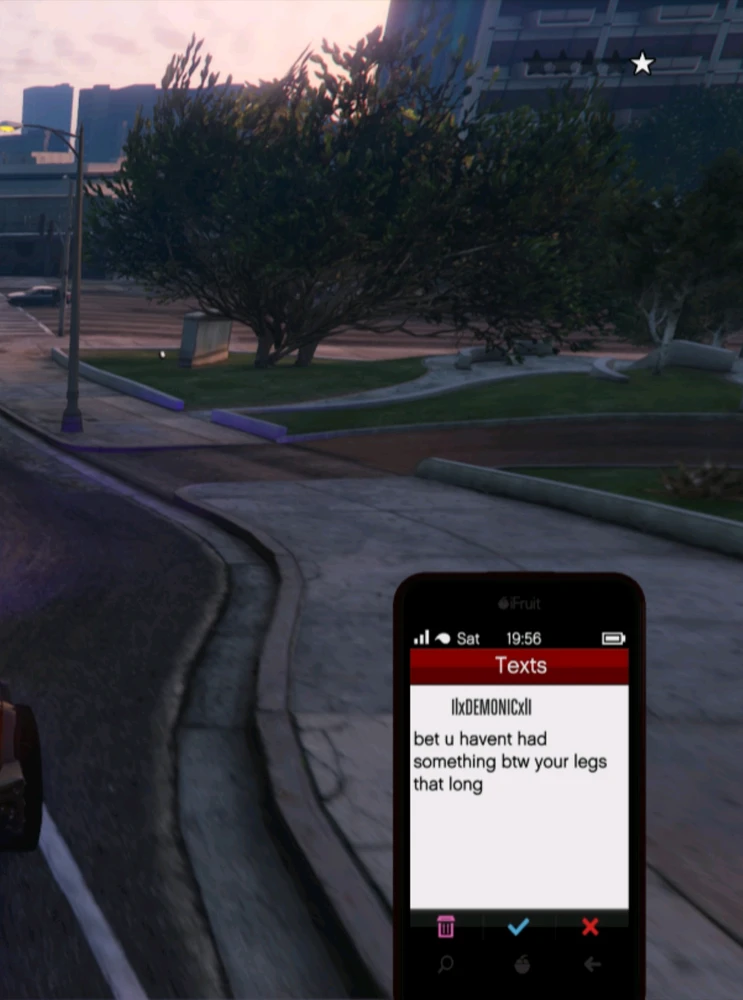This screenshot has width=743, height=1000.
Task: Delete the text with the pink trash icon
Action: [446, 927]
